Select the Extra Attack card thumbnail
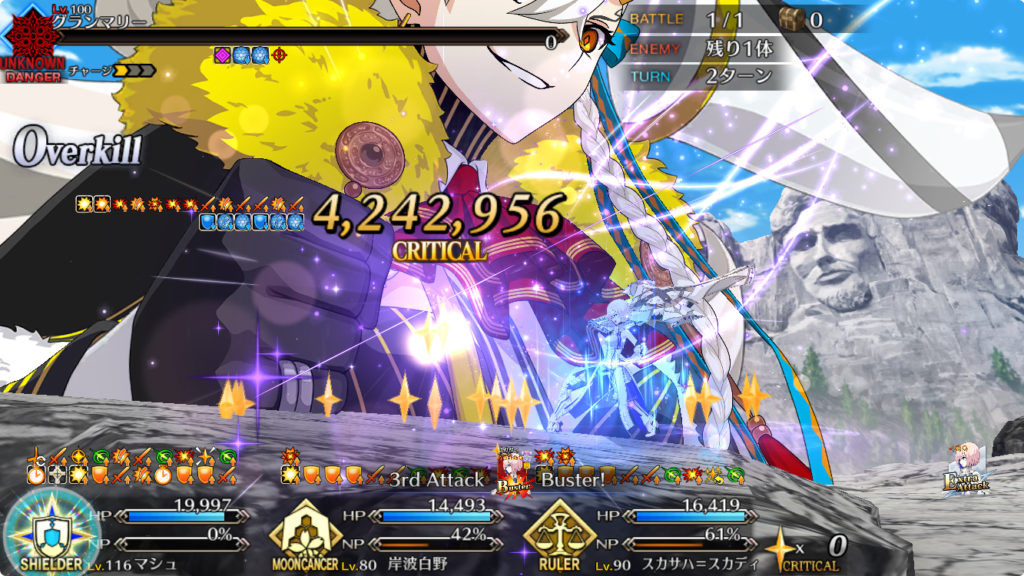 965,468
